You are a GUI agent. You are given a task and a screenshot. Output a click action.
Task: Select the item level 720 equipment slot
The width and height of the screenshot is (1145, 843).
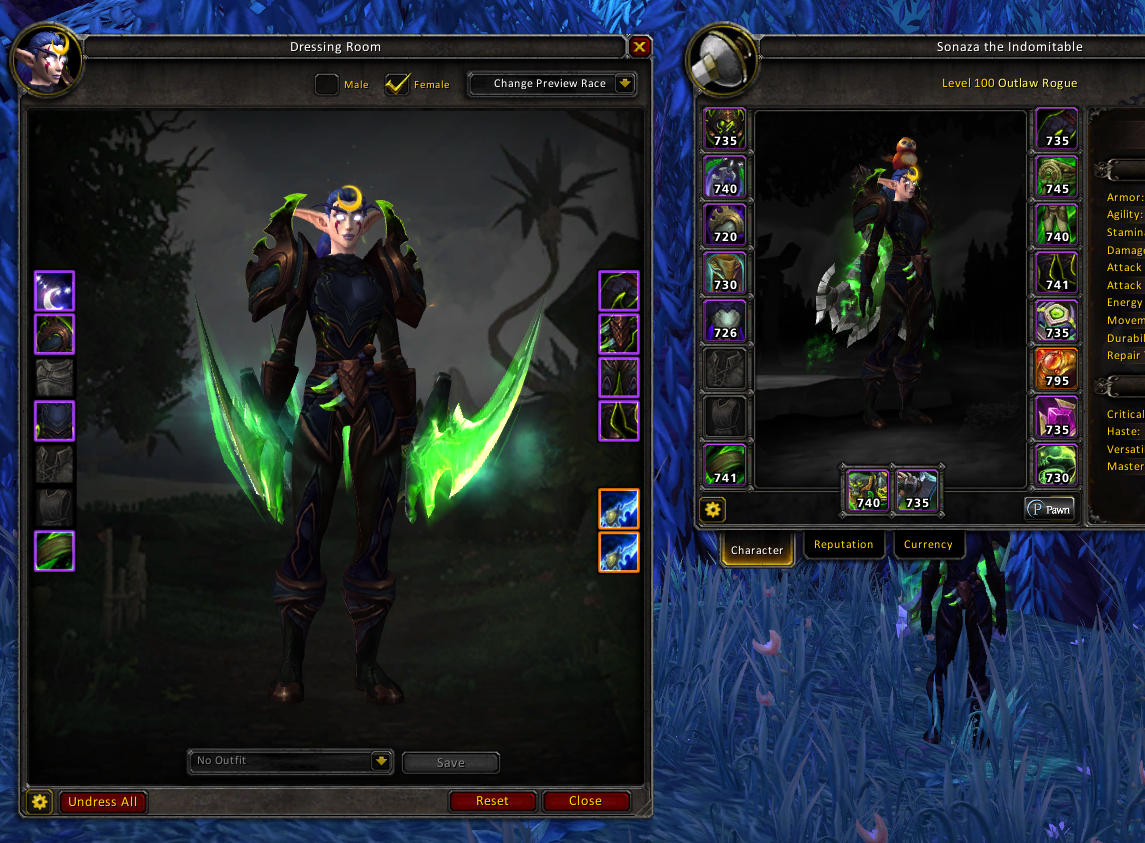point(724,224)
